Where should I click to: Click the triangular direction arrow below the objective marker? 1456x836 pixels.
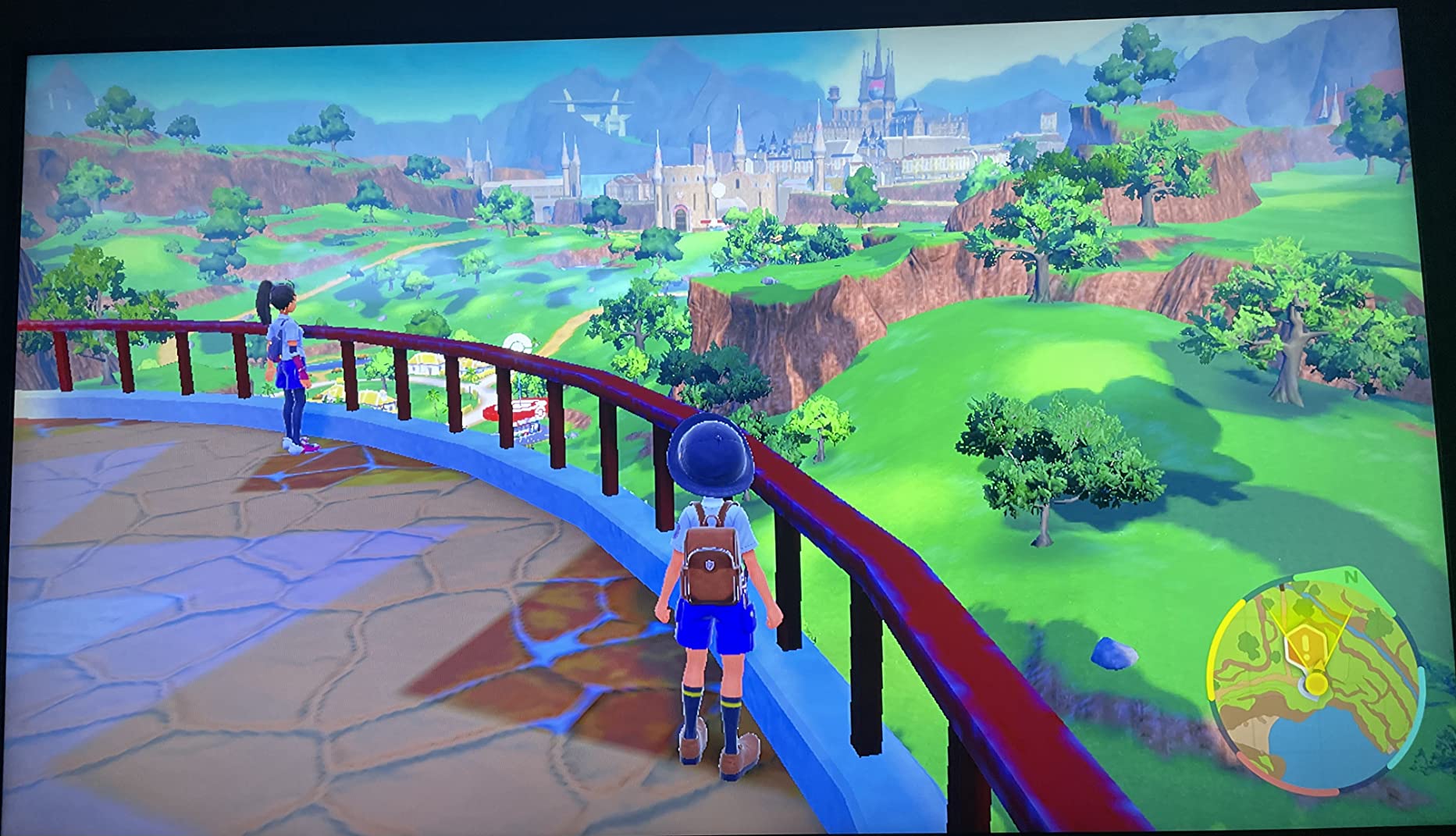[x=1319, y=665]
